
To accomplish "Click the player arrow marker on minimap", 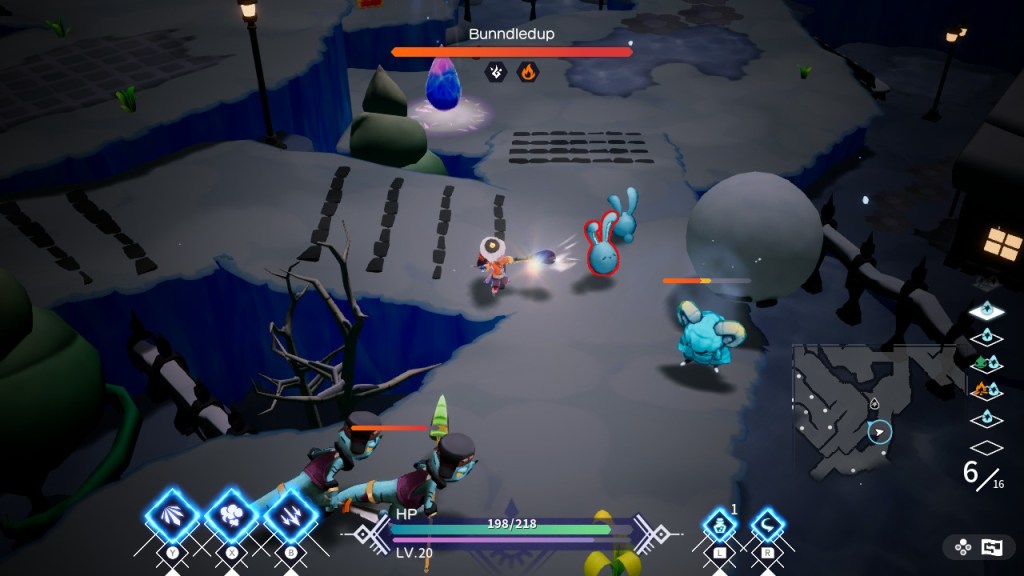I will 879,432.
